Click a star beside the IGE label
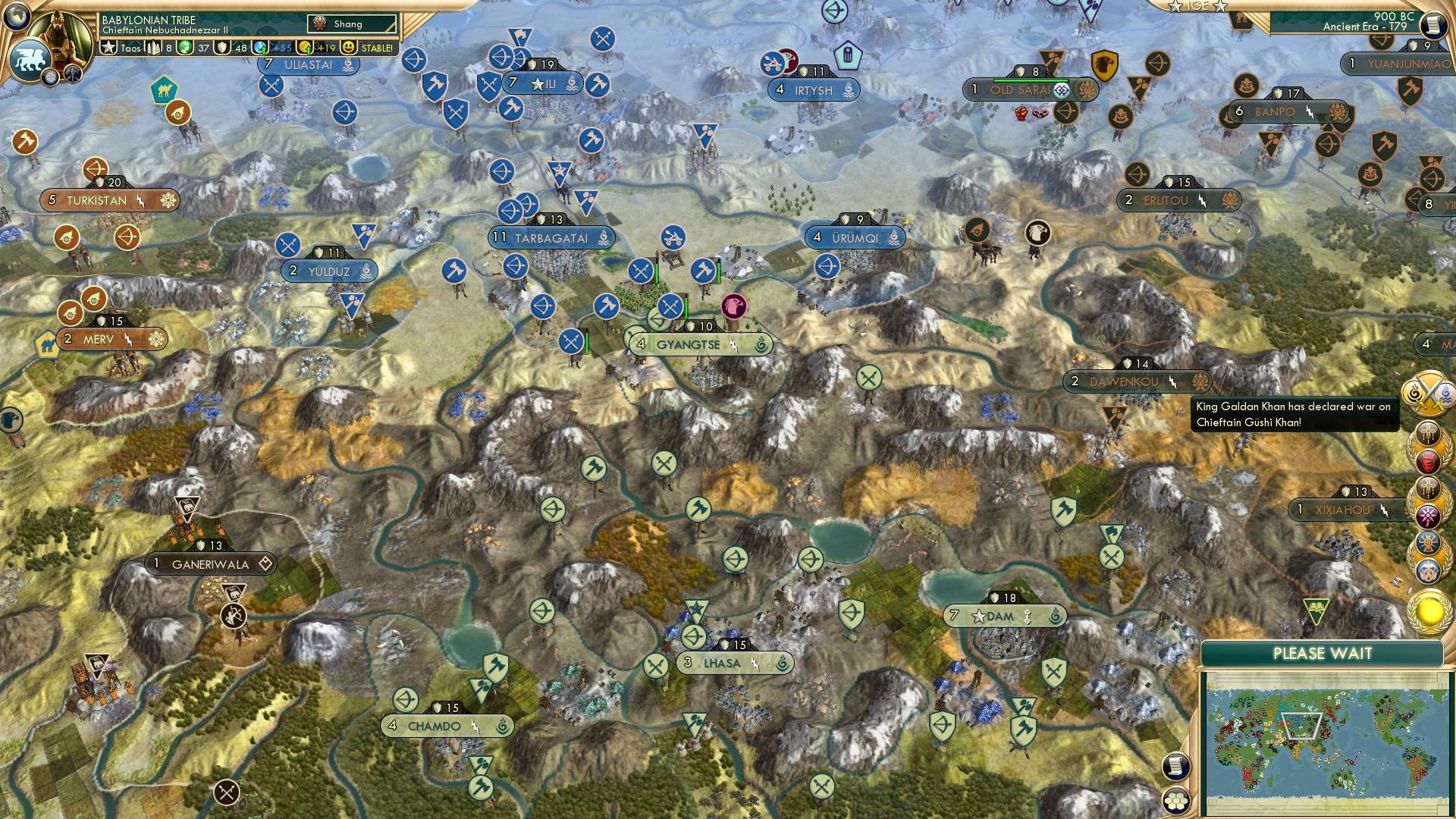Screen dimensions: 1456x819 point(1175,7)
